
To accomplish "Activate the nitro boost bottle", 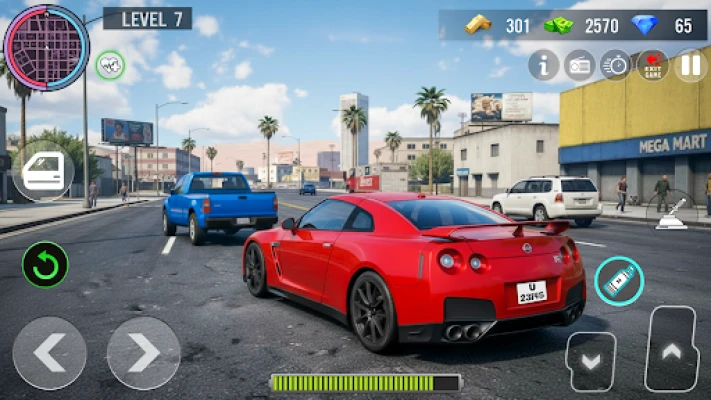I will click(619, 281).
